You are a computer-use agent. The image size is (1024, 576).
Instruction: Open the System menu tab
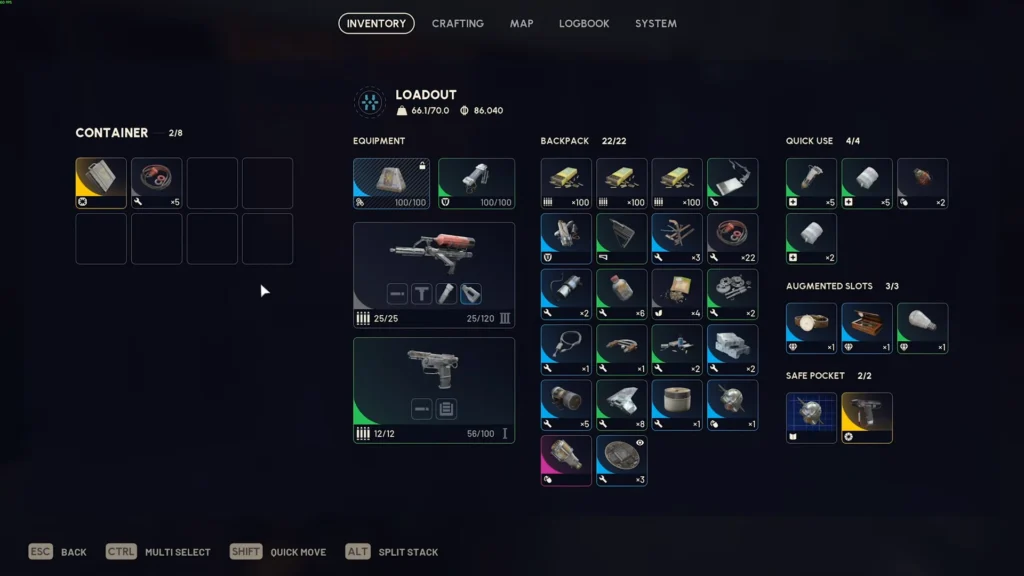coord(656,23)
